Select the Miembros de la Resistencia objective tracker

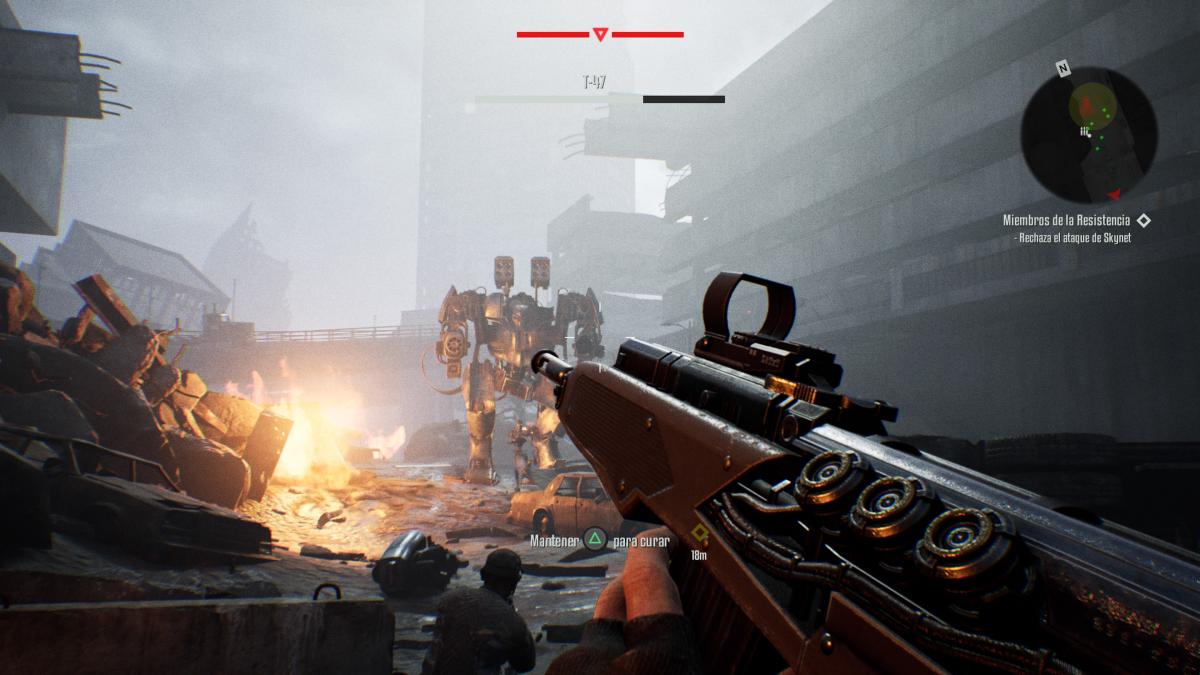point(1067,220)
